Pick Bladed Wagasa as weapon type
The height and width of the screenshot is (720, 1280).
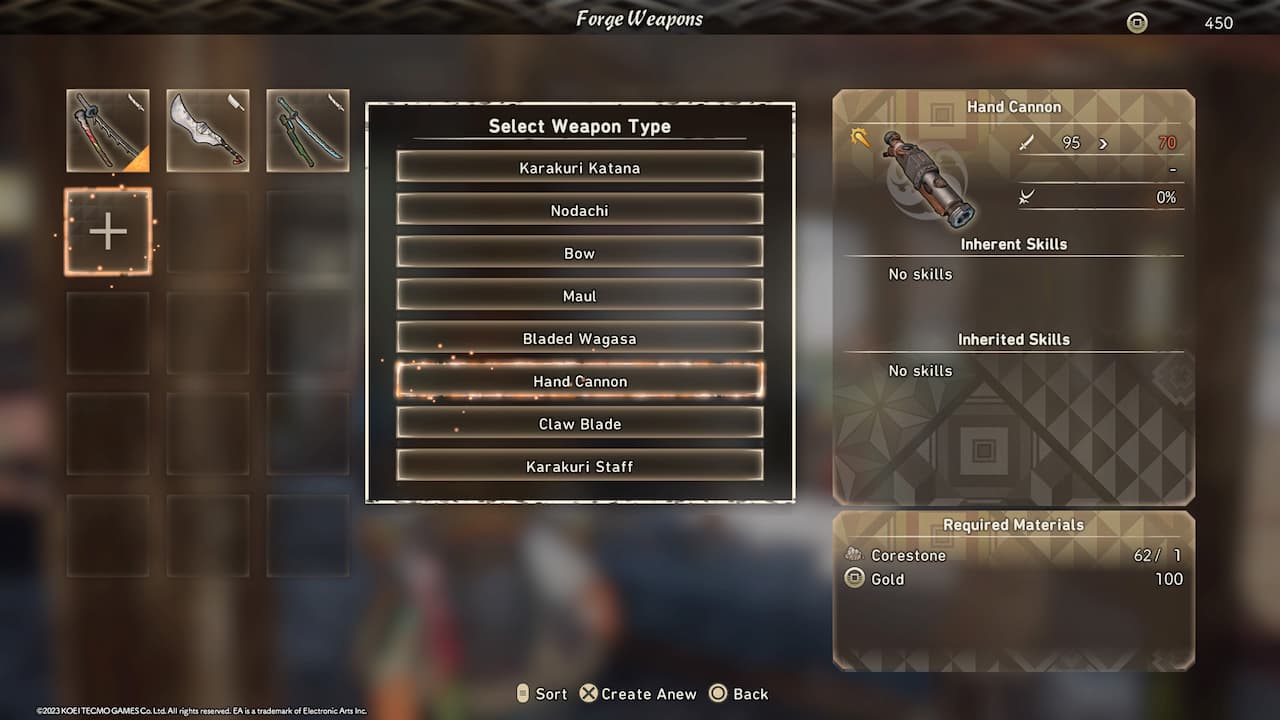tap(579, 338)
